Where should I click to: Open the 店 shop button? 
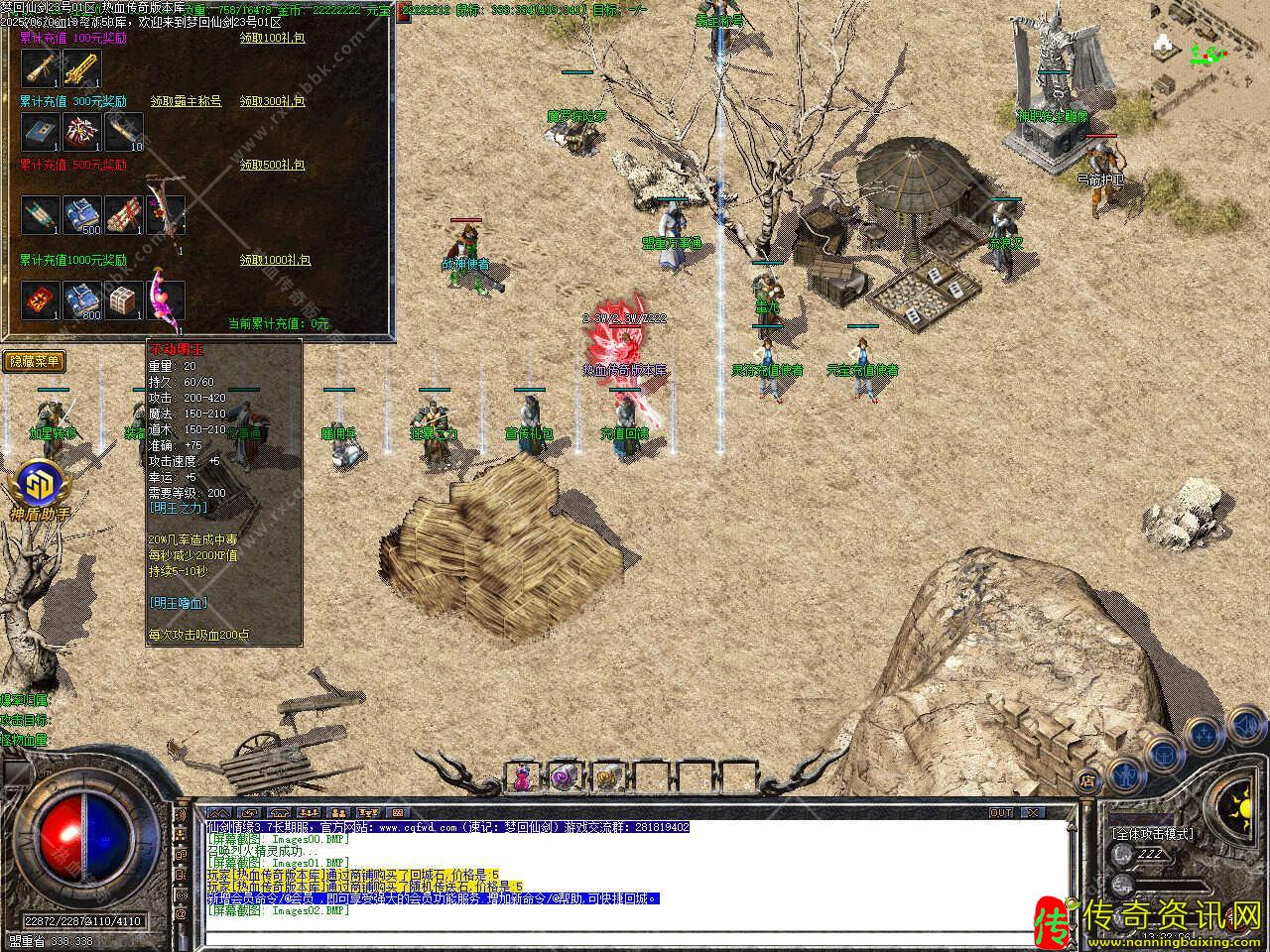(1087, 779)
